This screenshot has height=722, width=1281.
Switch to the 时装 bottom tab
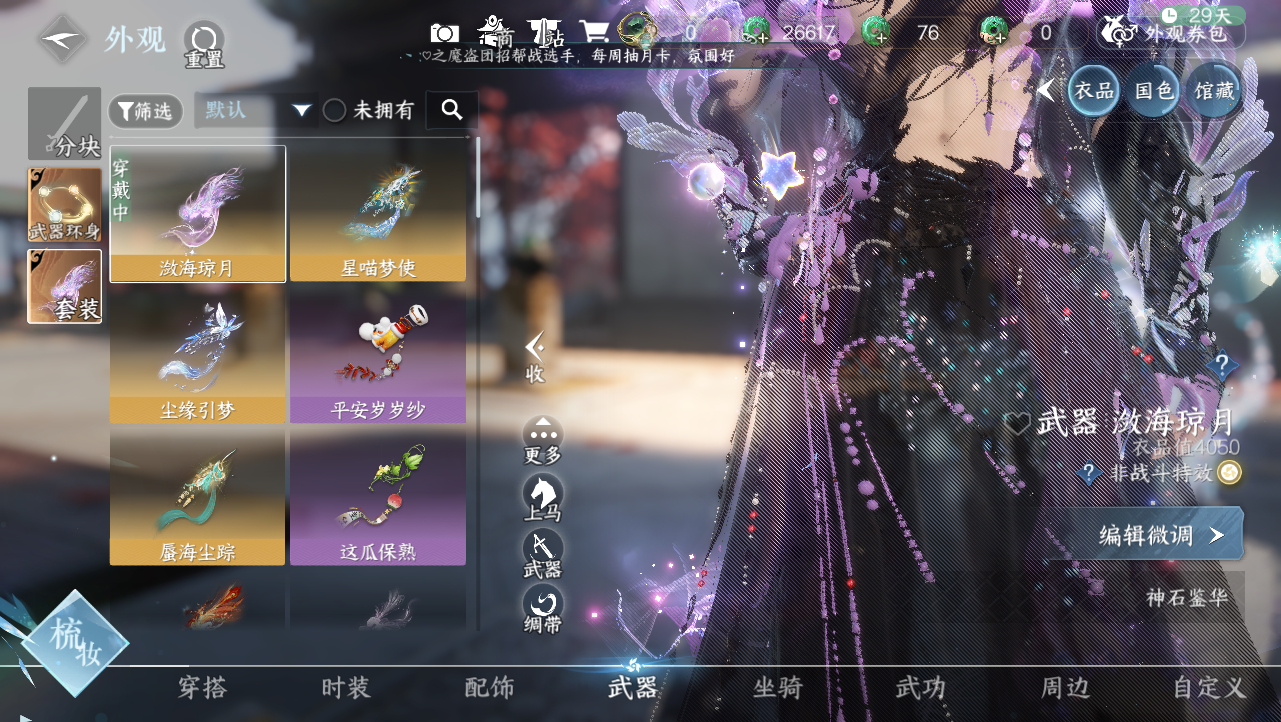tap(346, 688)
